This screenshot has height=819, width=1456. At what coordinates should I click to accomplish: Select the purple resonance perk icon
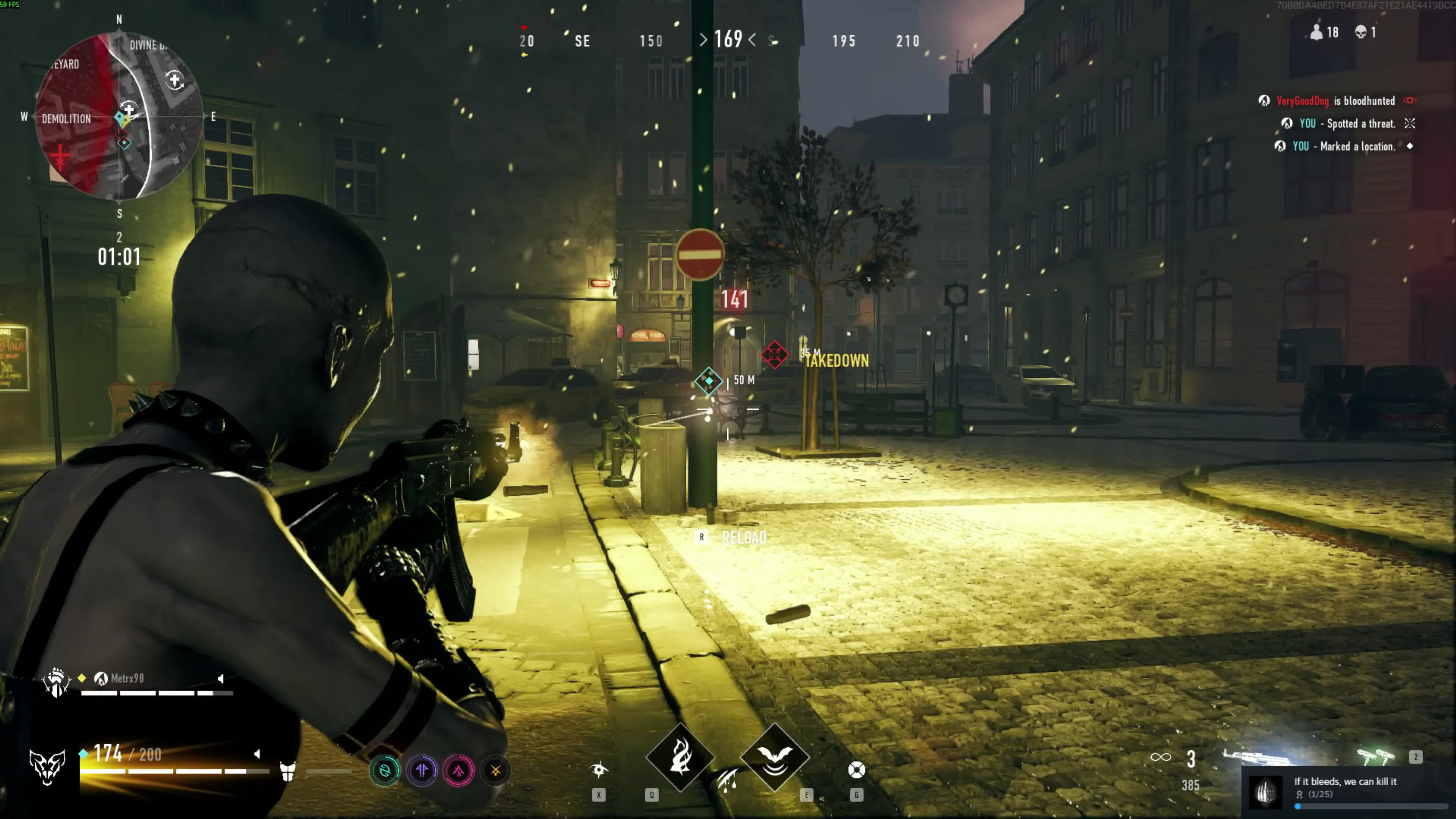(x=422, y=770)
